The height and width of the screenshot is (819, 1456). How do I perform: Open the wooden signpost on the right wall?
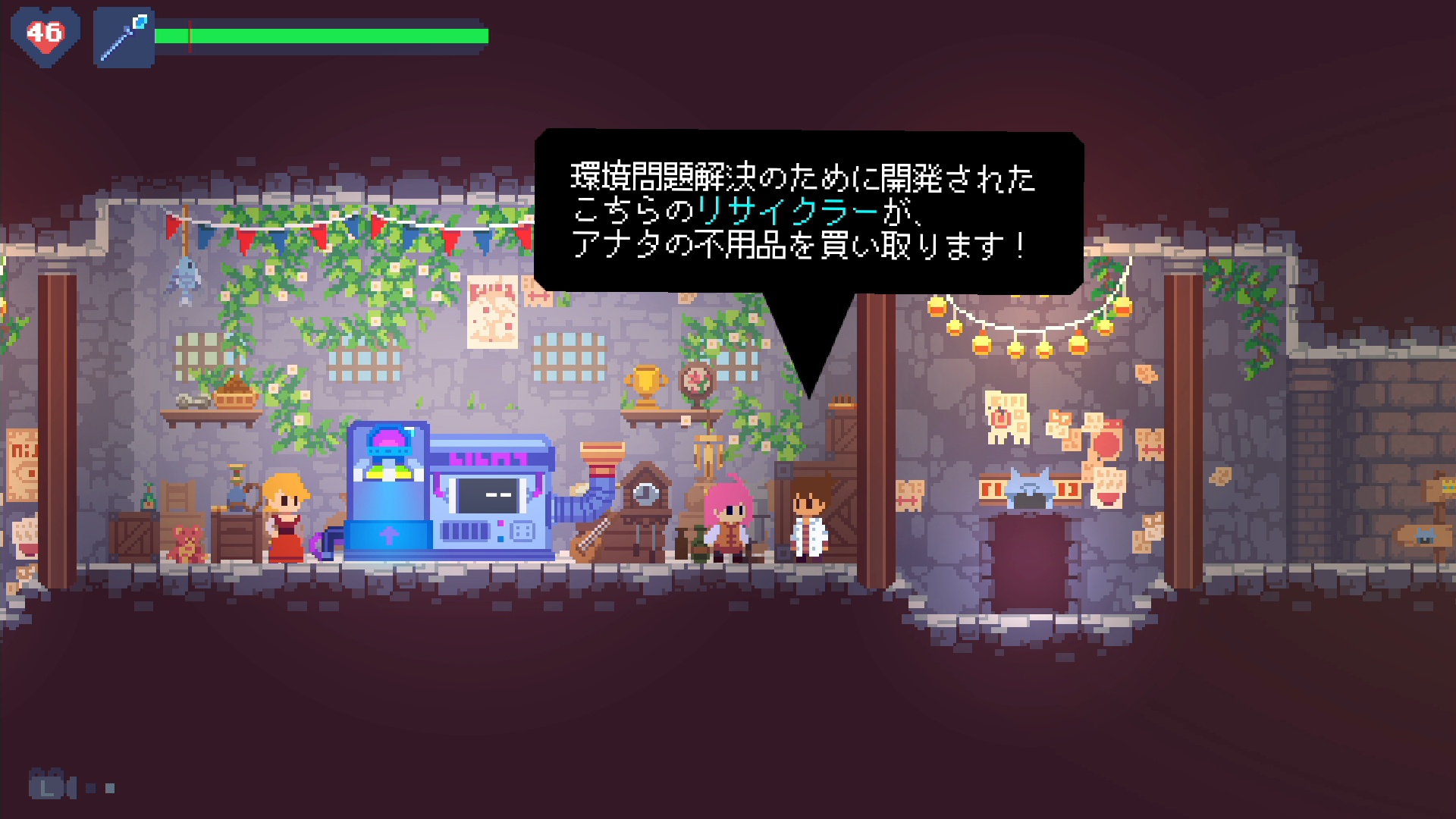point(1426,535)
